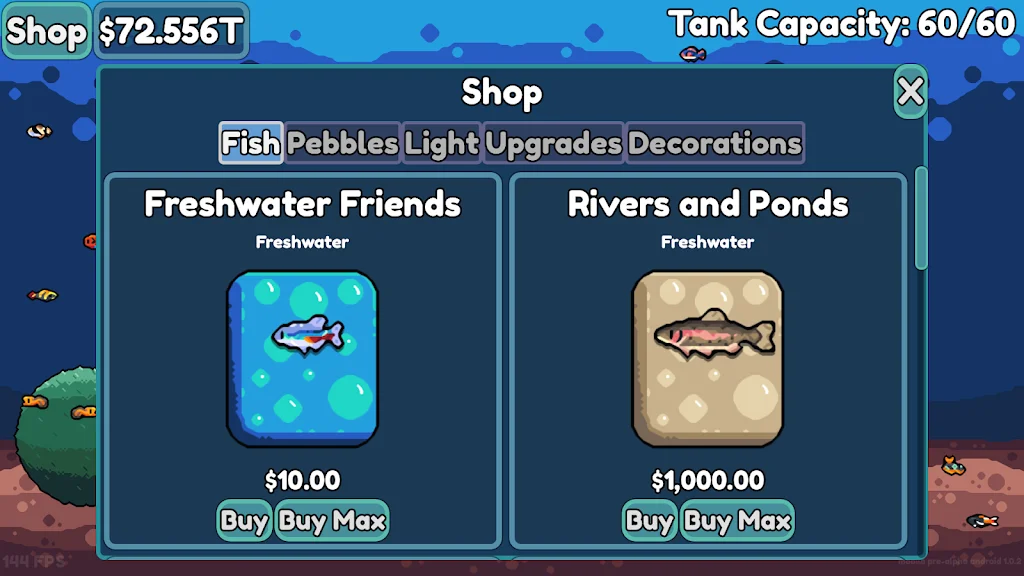Switch to the Pebbles tab
Screen dimensions: 1024x576
[x=343, y=143]
